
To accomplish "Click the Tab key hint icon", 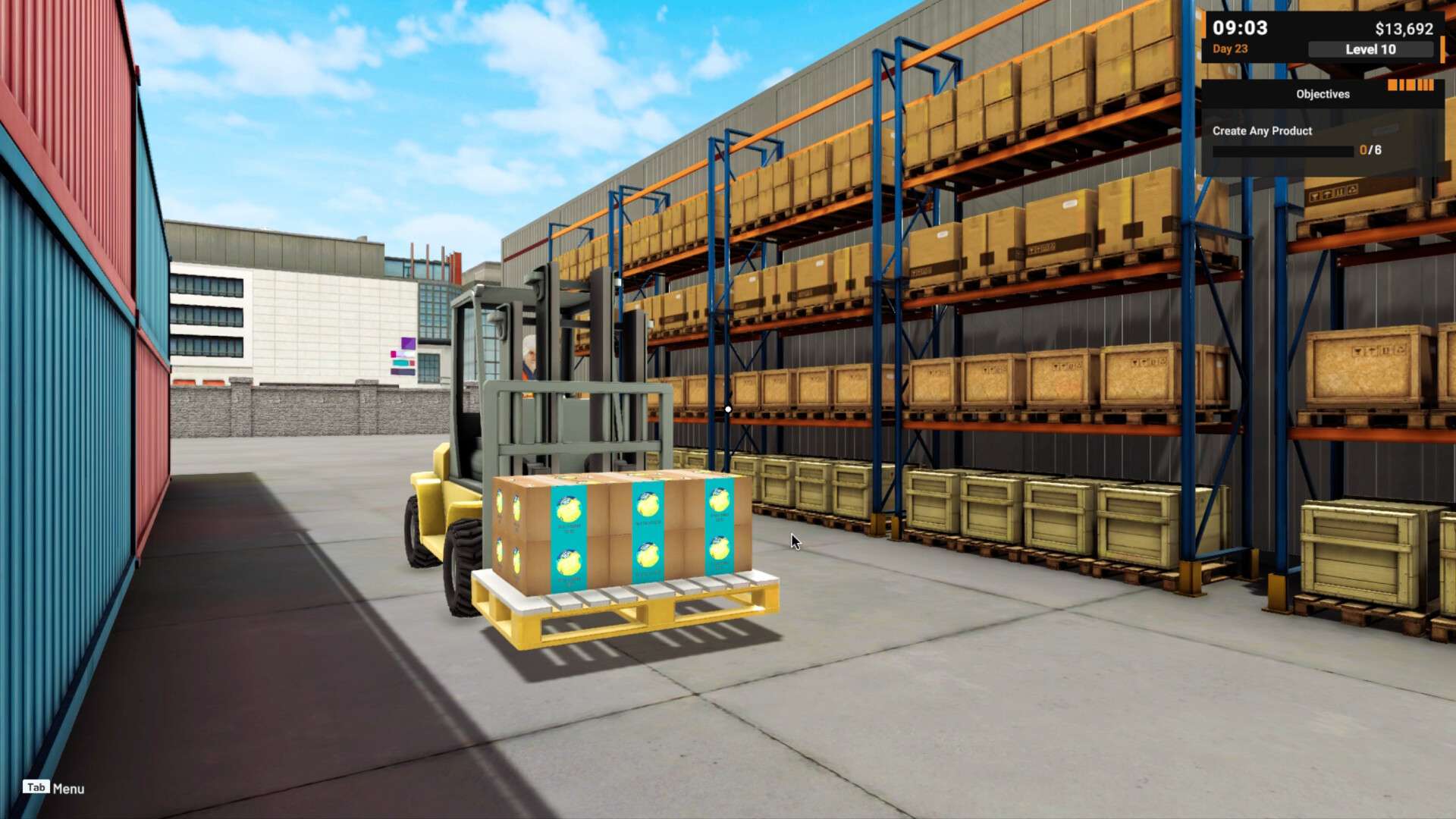I will (35, 786).
